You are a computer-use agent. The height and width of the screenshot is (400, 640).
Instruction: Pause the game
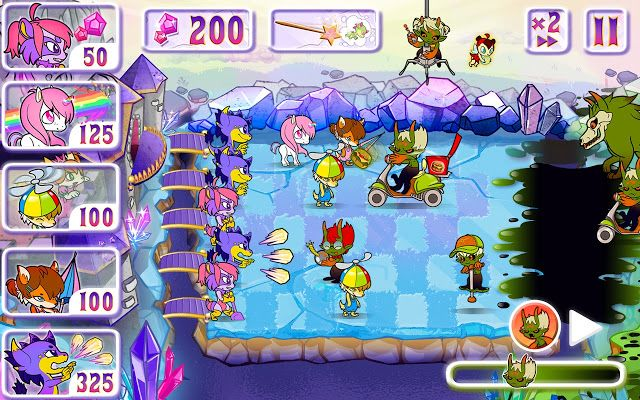[605, 31]
